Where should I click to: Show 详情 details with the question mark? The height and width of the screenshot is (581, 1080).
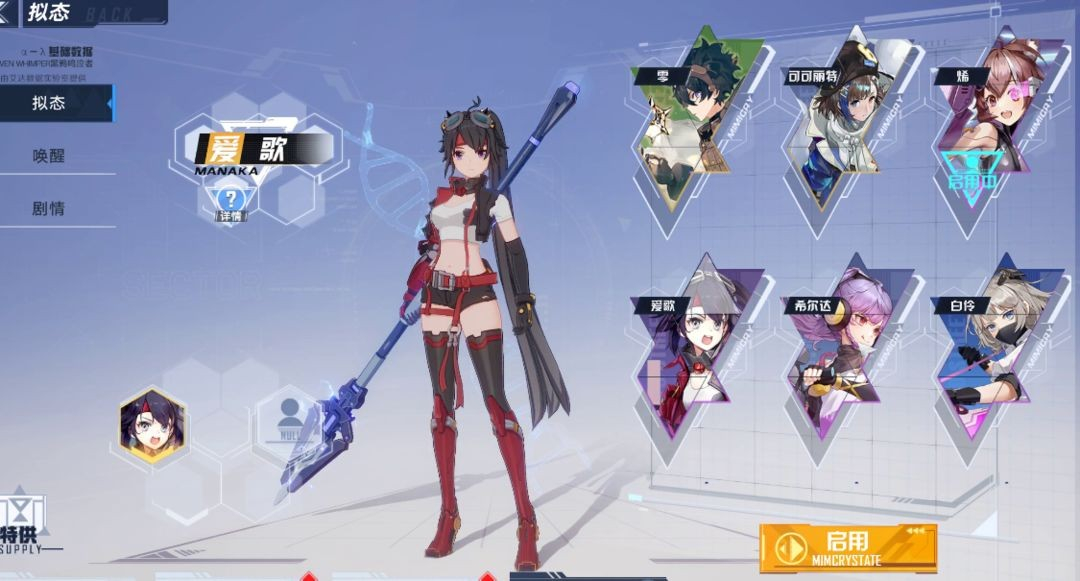[231, 202]
